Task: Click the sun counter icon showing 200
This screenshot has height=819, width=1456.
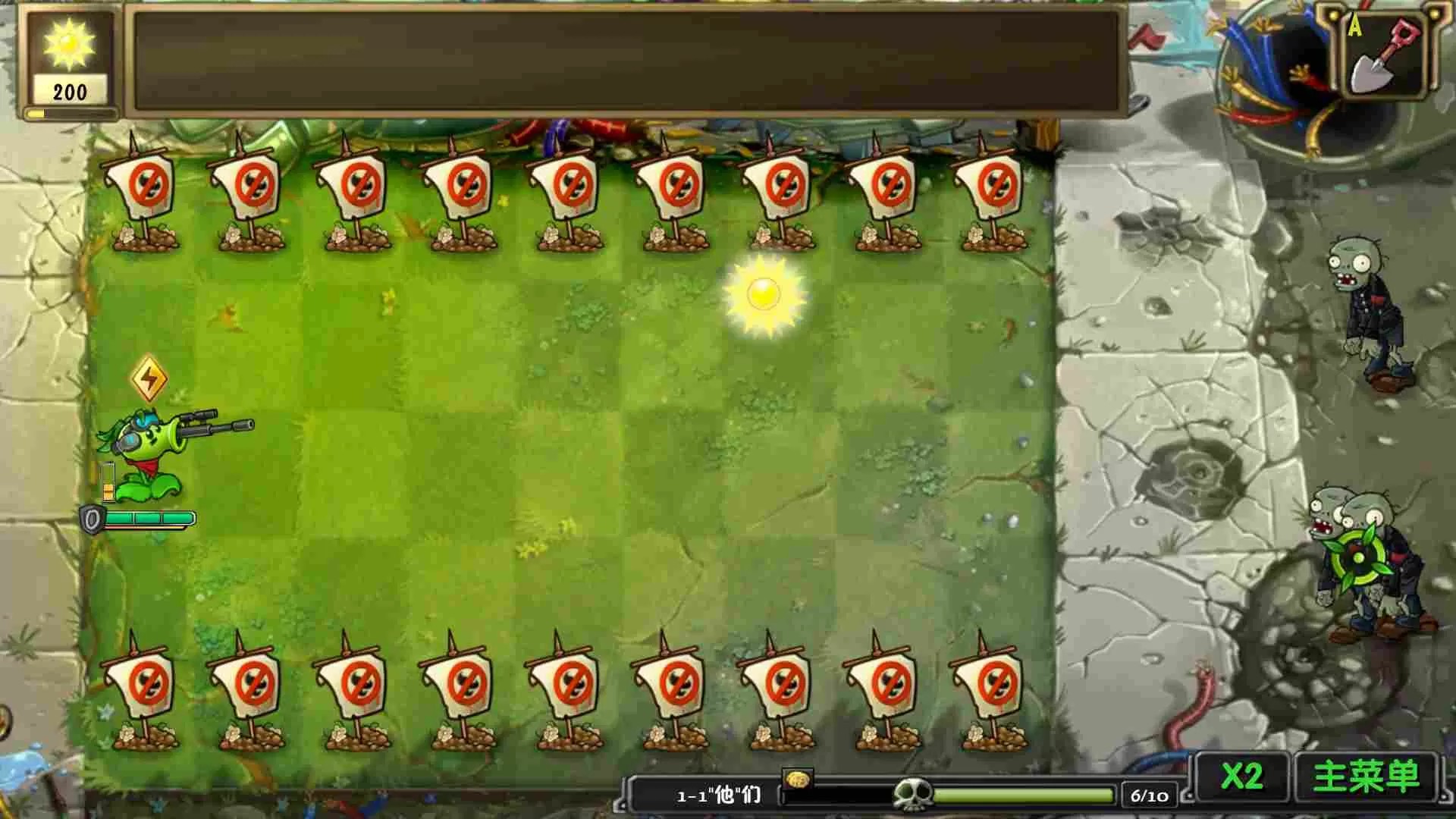Action: pos(69,45)
